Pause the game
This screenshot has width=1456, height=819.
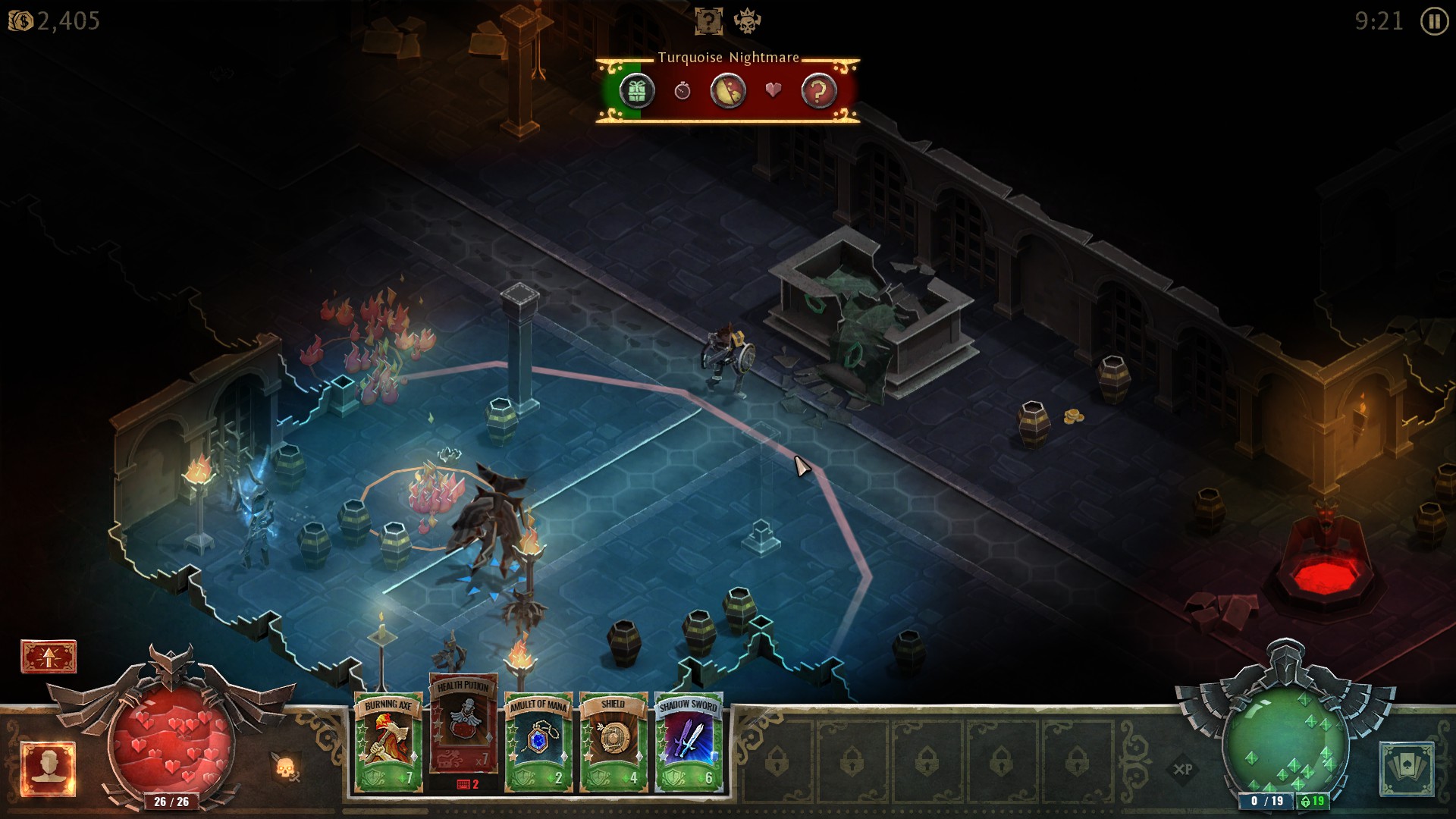pyautogui.click(x=1433, y=21)
